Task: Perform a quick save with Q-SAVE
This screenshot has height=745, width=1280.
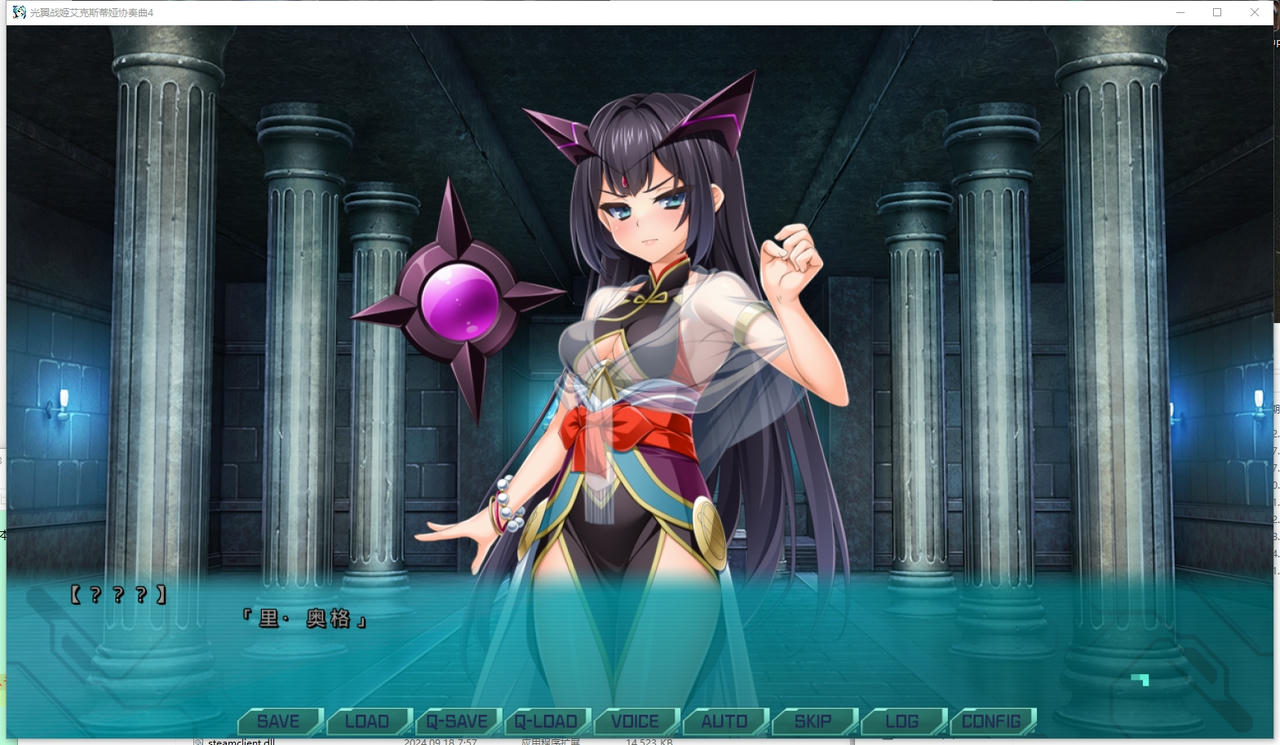Action: (458, 720)
